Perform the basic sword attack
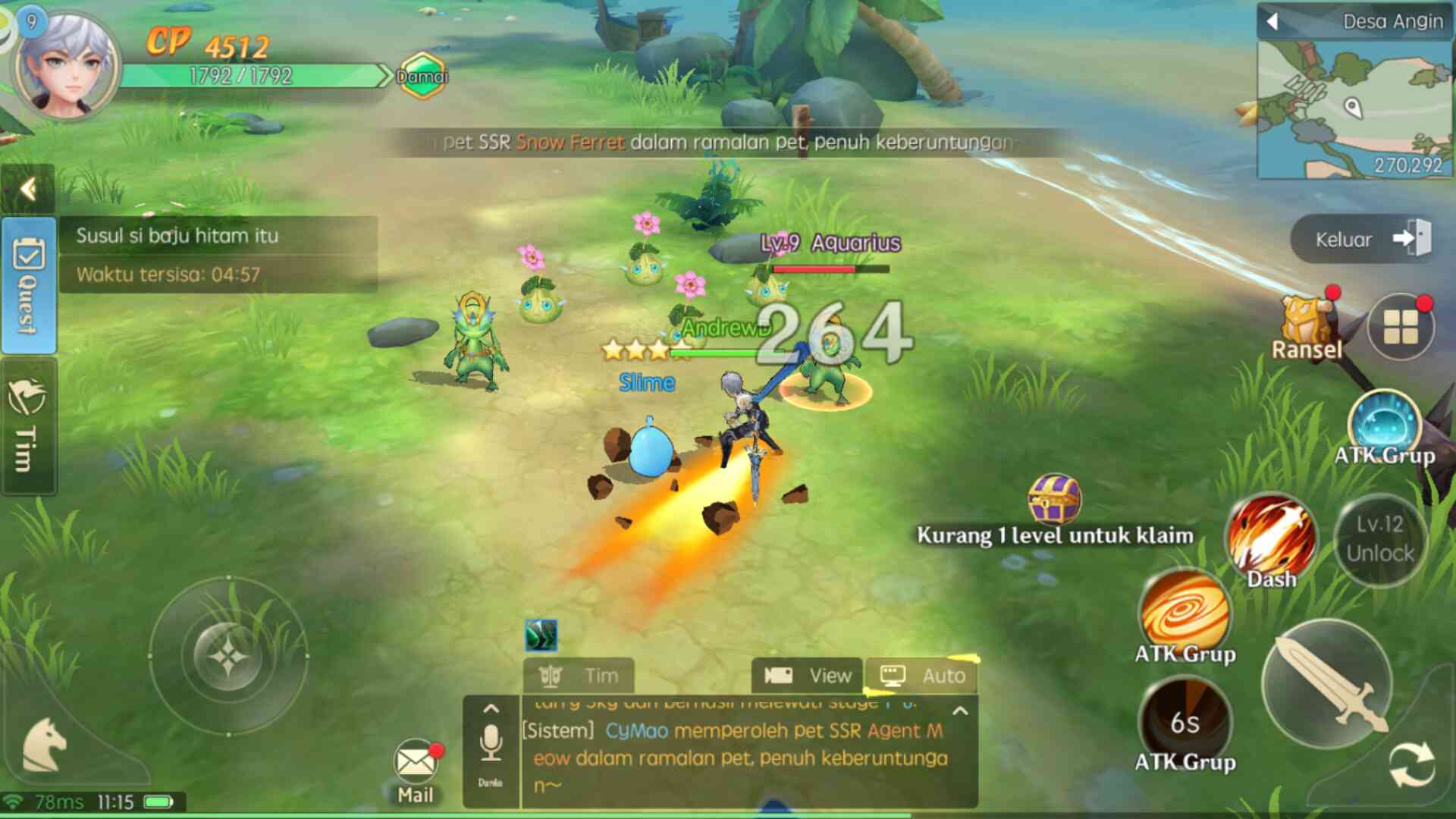The width and height of the screenshot is (1456, 819). [x=1327, y=684]
